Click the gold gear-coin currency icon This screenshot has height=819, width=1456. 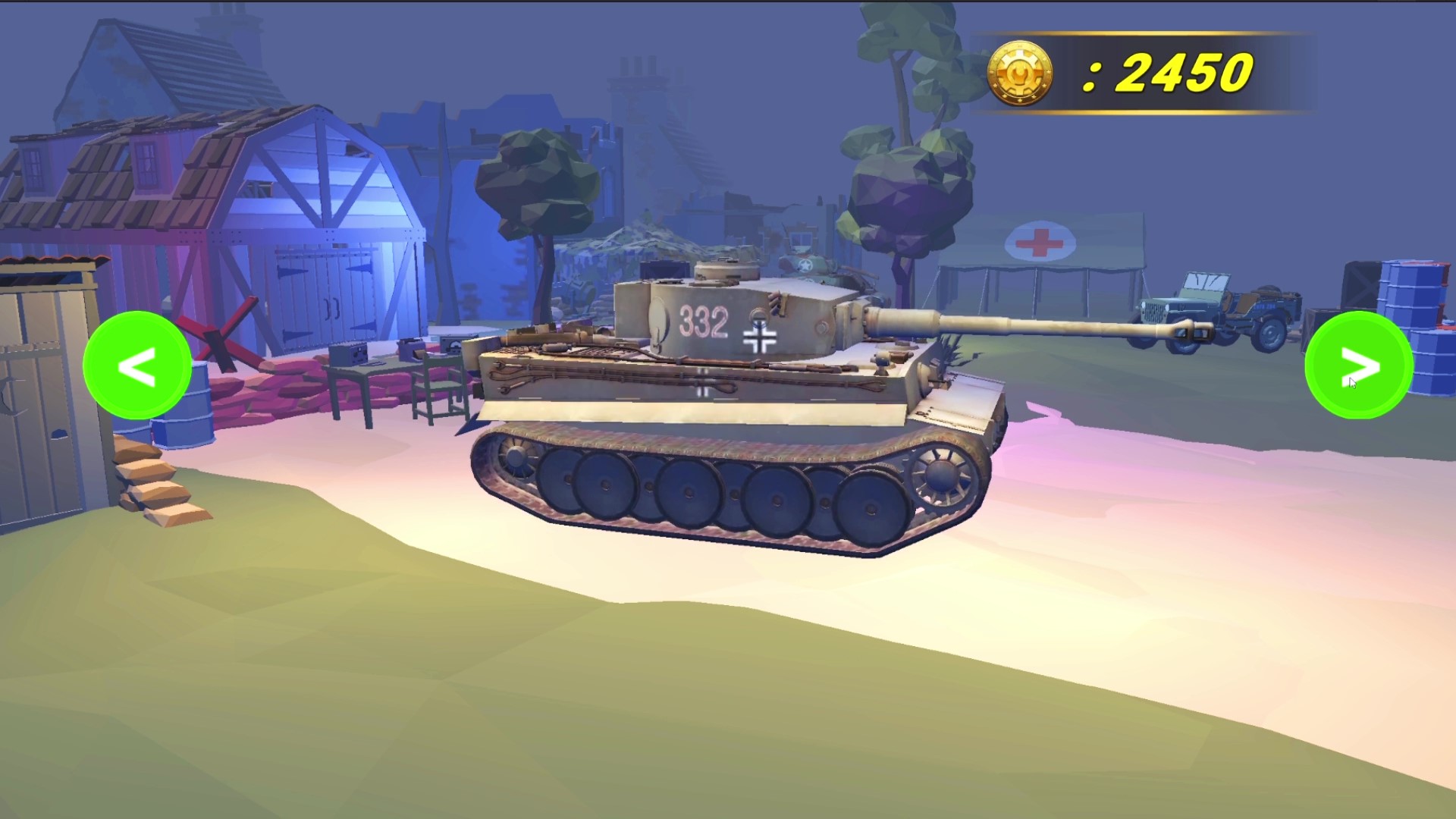click(1021, 72)
